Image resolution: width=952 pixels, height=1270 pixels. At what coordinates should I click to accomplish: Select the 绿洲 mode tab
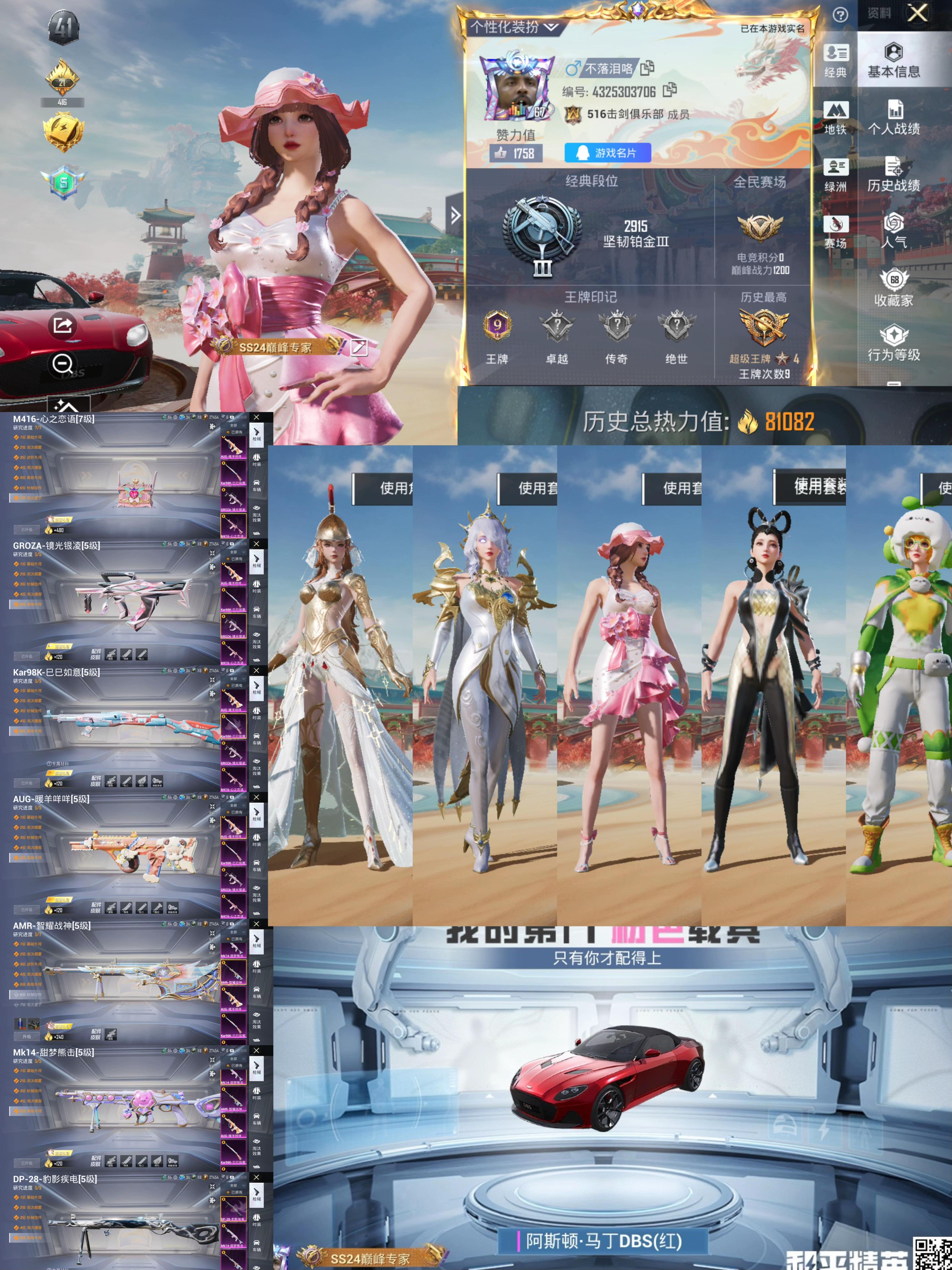[835, 175]
